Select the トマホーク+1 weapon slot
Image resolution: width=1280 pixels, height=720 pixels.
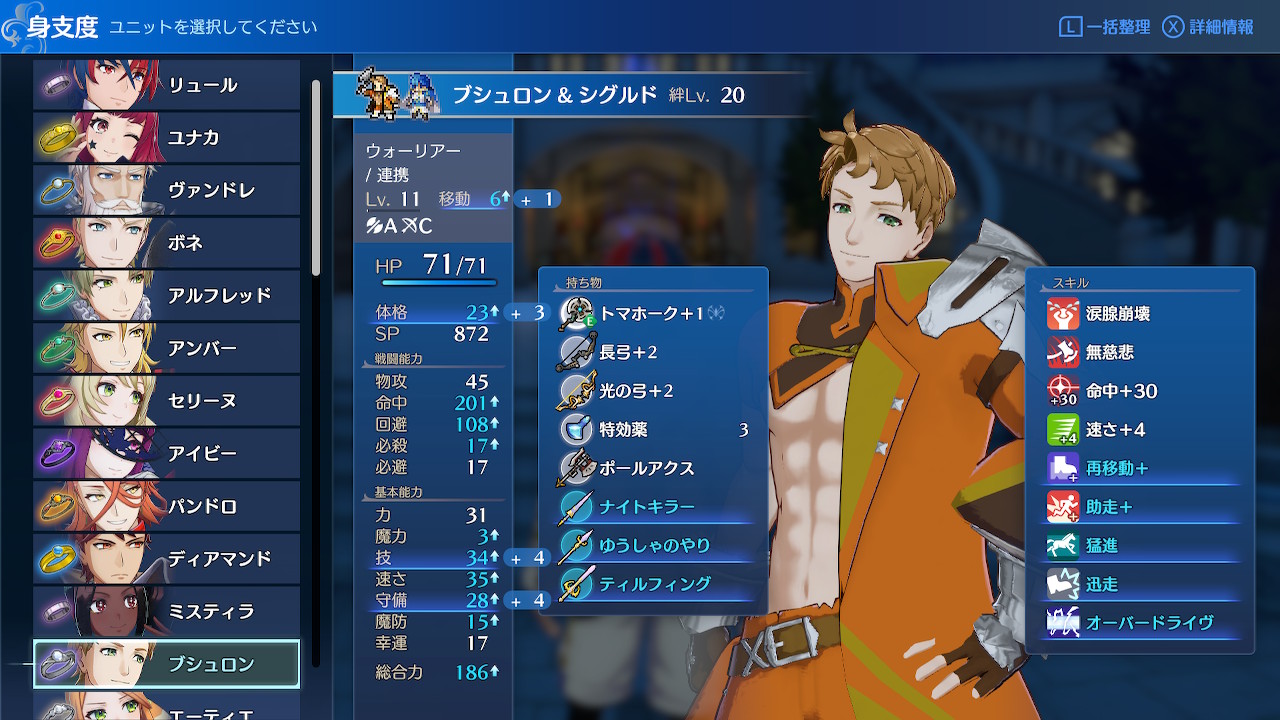655,314
